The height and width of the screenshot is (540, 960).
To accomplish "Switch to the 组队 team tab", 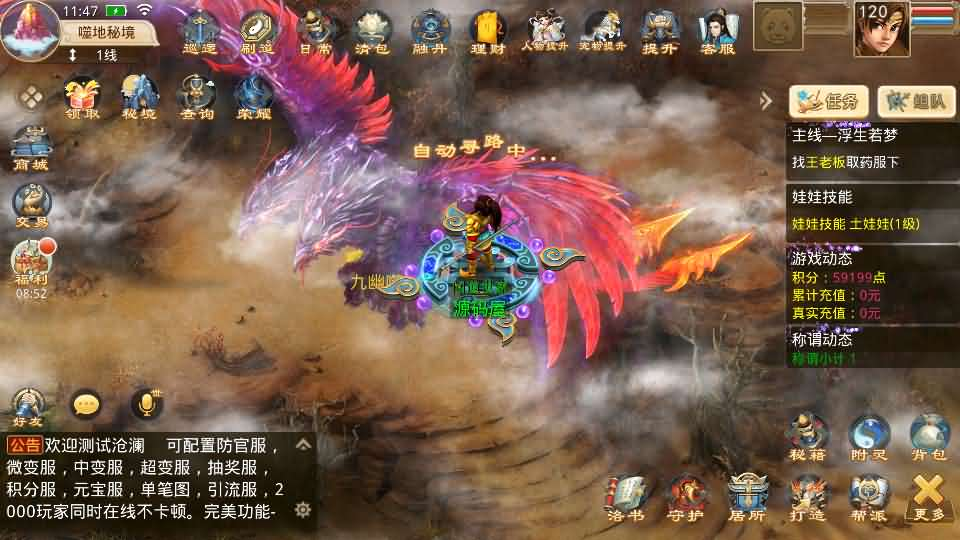I will [x=916, y=101].
